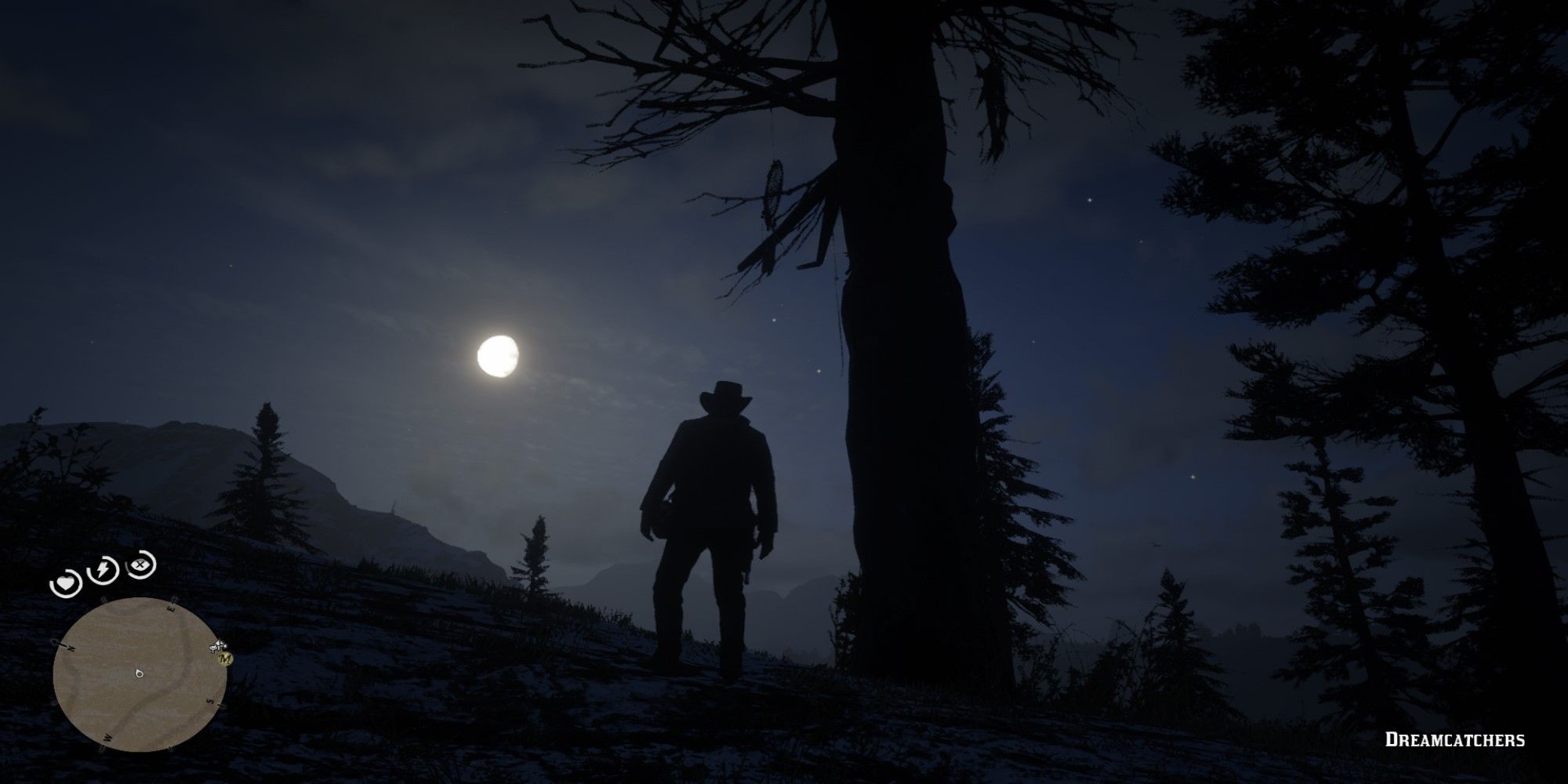Click the dreamcatcher collectible pin on minimap edge
Viewport: 1568px width, 784px height.
(216, 647)
